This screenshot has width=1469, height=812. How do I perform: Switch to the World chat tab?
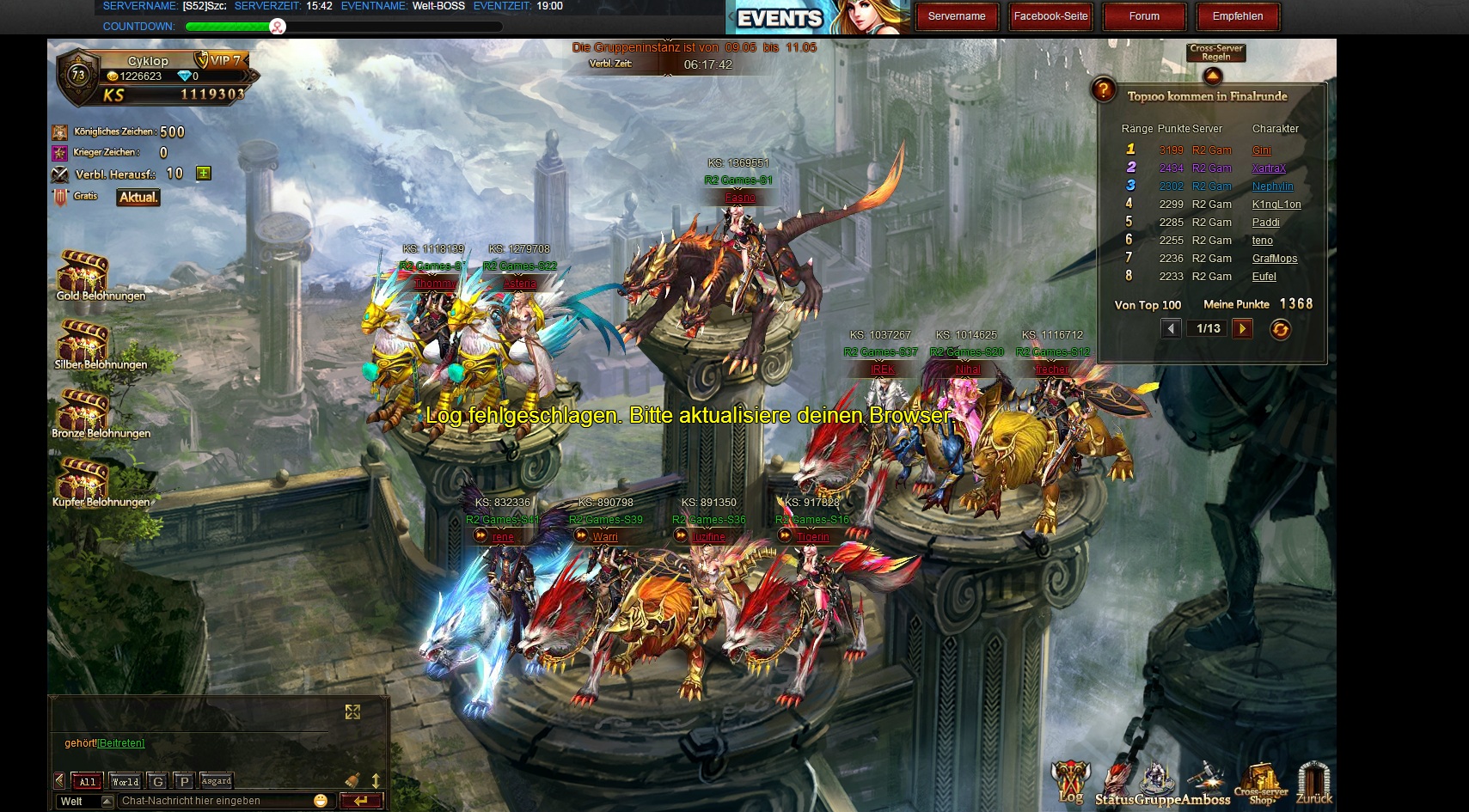pyautogui.click(x=125, y=781)
